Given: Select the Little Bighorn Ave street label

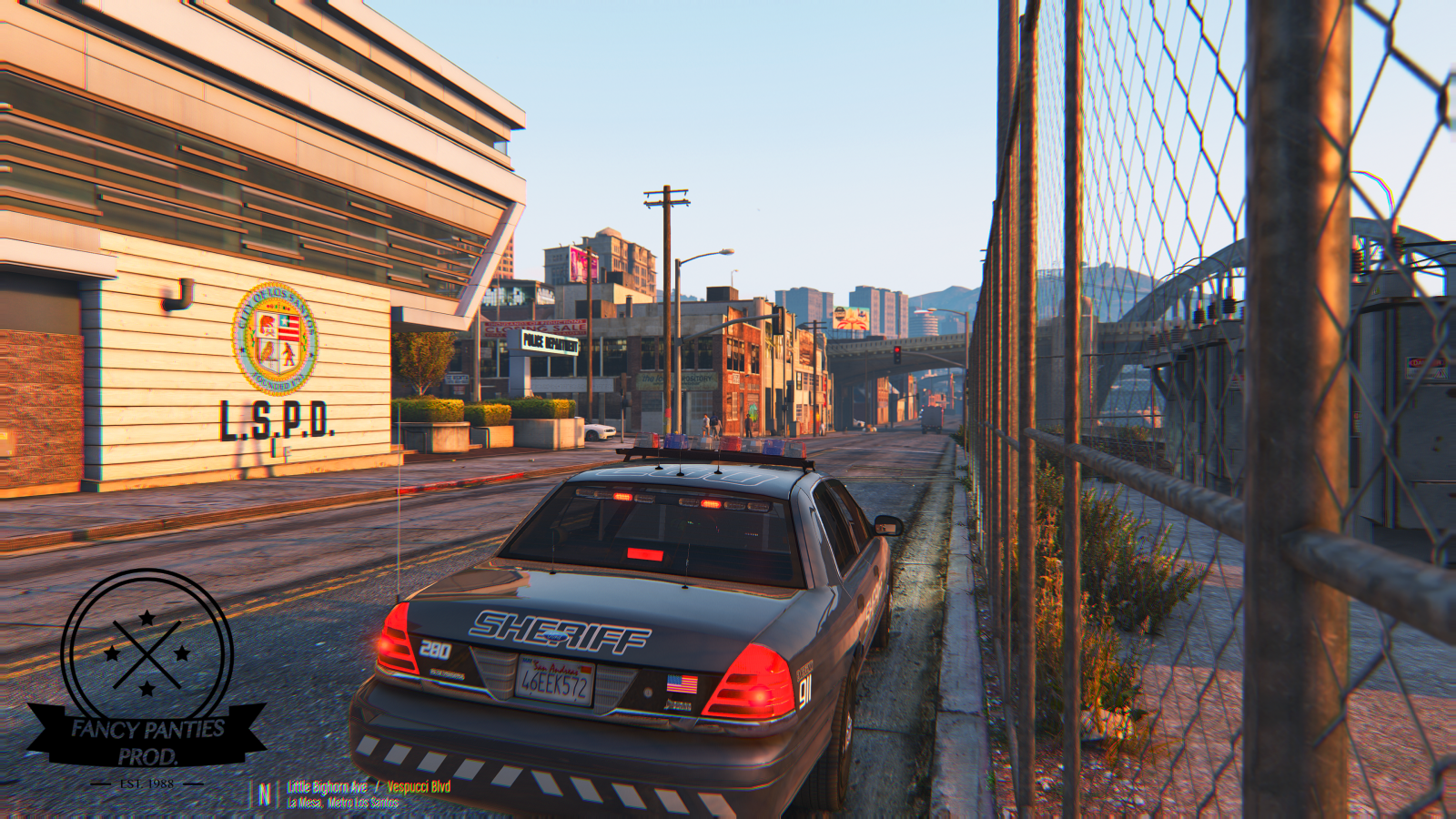Looking at the screenshot, I should pyautogui.click(x=328, y=787).
